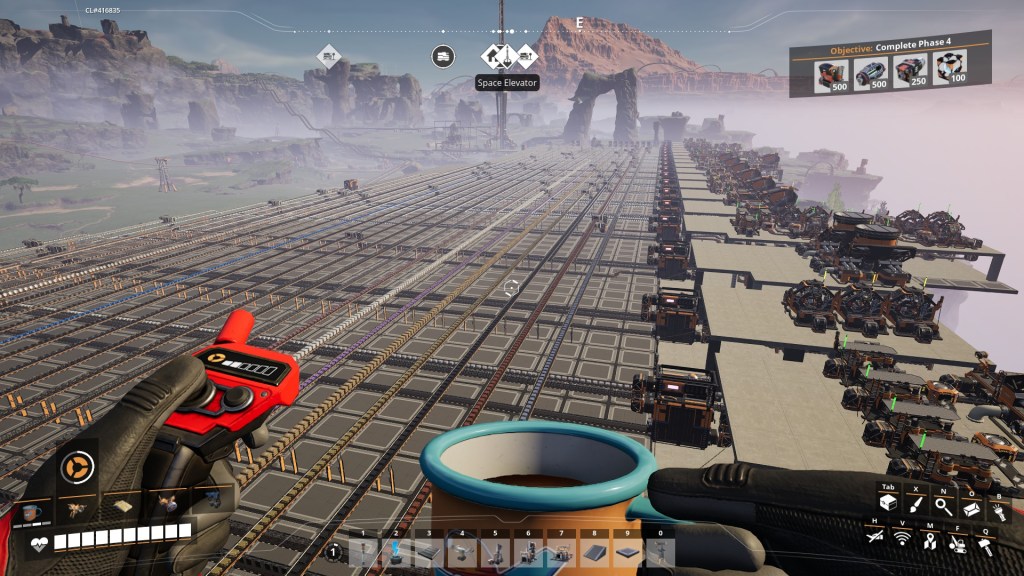Click the hotbar number 1 cycle indicator
This screenshot has height=576, width=1024.
pos(334,552)
